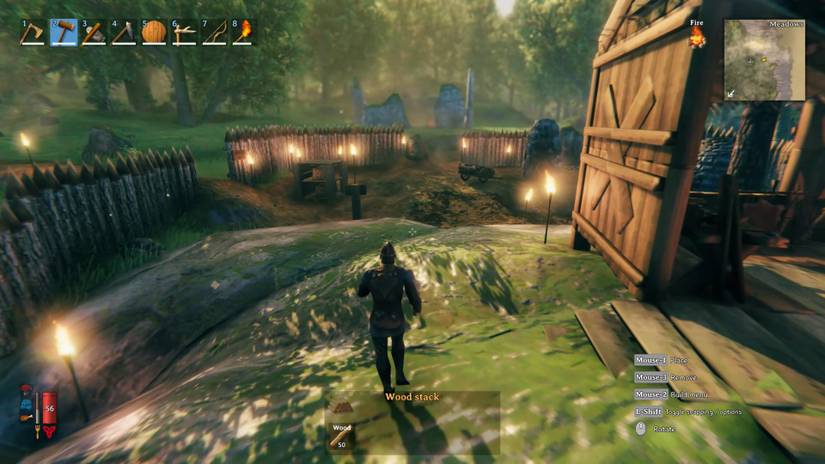Screen dimensions: 825x464
Task: Select the cultivator tool in slot 6
Action: click(x=183, y=32)
